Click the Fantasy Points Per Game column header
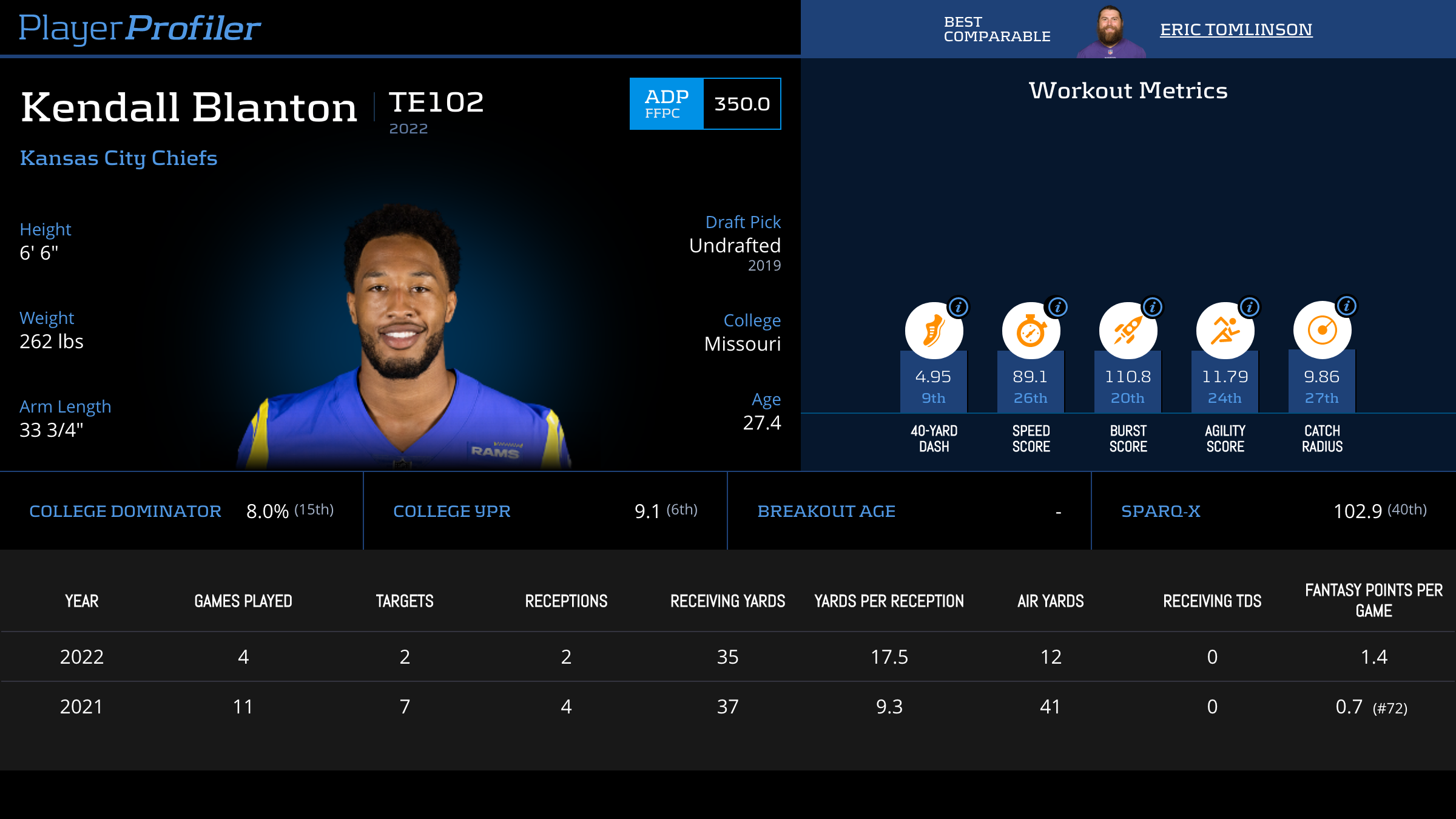 click(1373, 600)
